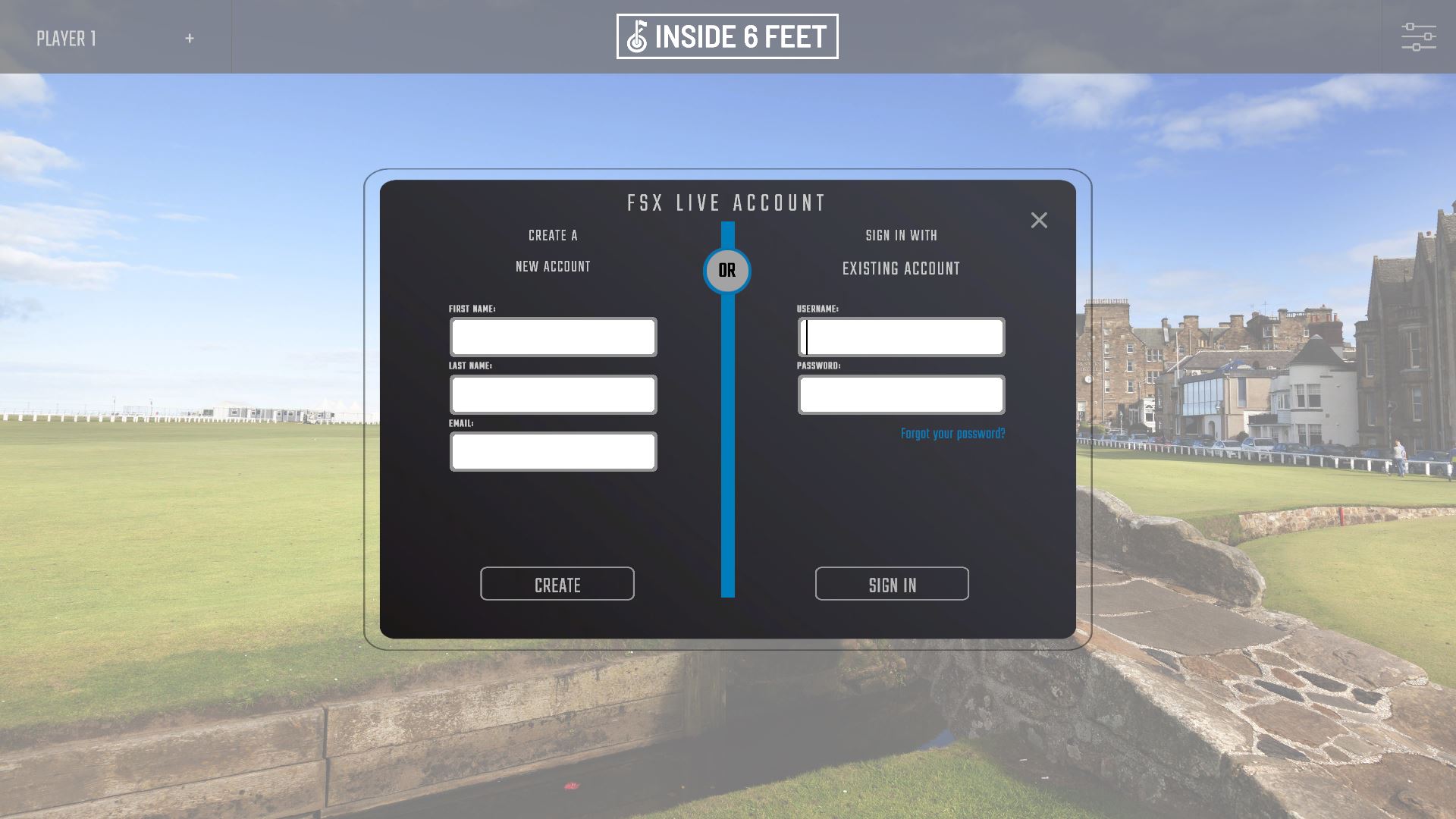Screen dimensions: 1456x819
Task: Select the Password input box
Action: (901, 395)
